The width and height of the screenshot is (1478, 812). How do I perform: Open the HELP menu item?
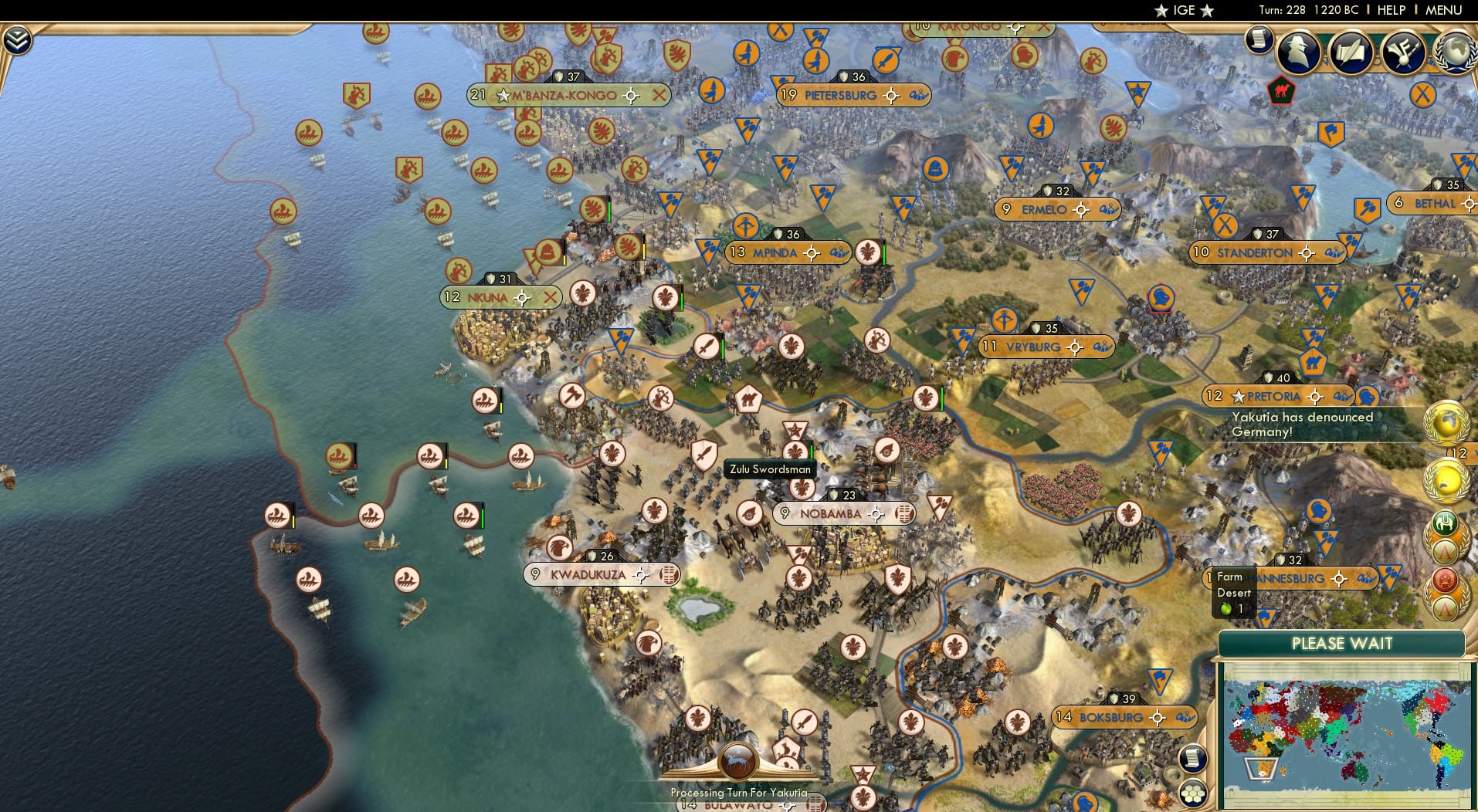click(x=1391, y=10)
